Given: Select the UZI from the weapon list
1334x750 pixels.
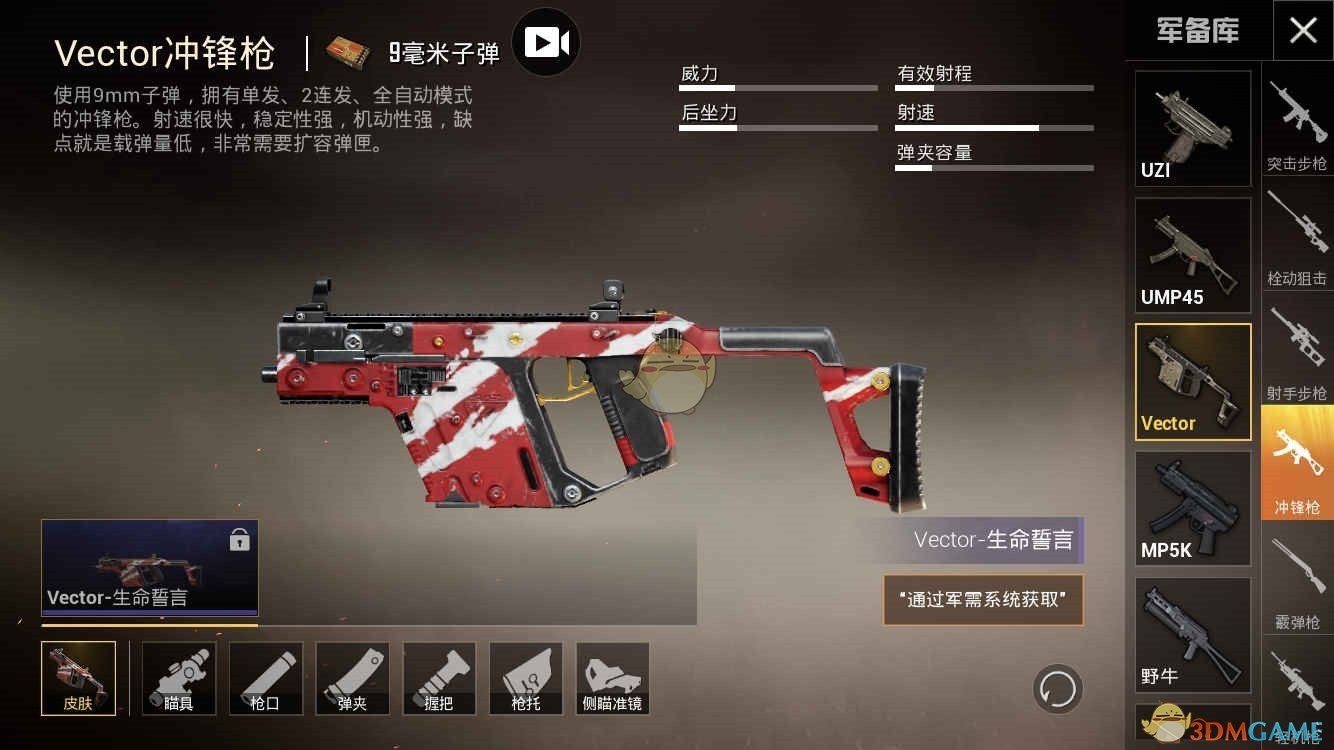Looking at the screenshot, I should point(1192,128).
